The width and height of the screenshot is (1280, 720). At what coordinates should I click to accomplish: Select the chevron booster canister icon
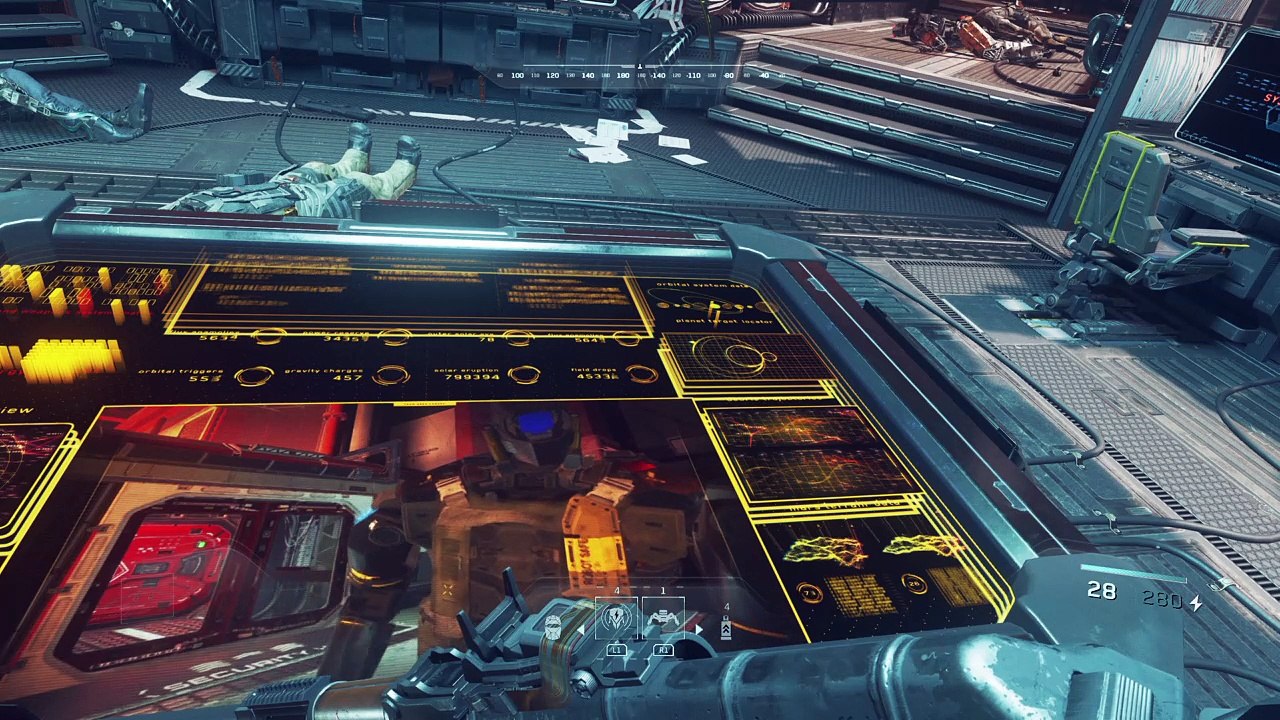click(x=726, y=629)
